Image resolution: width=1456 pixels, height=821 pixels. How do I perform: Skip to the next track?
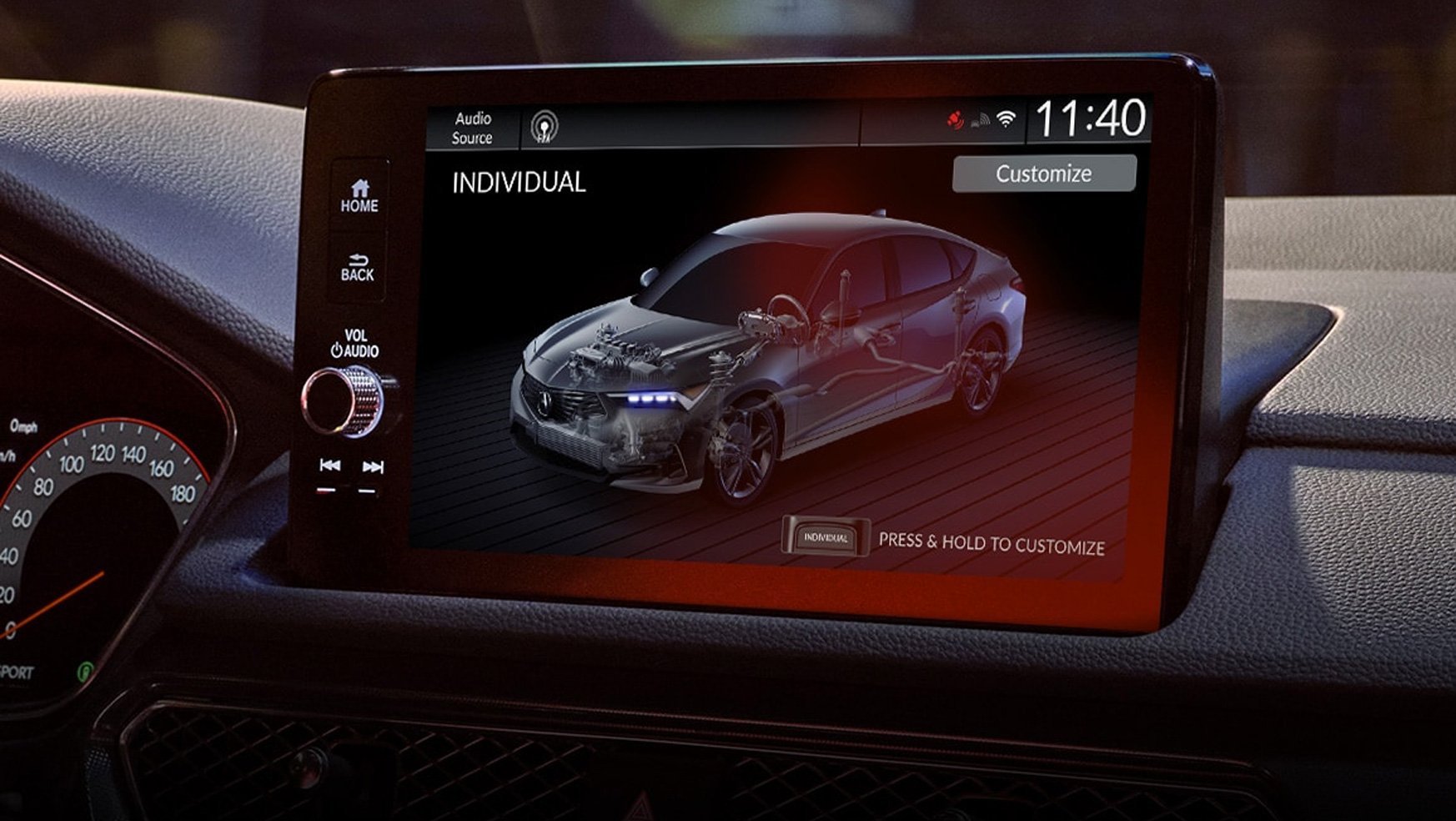[x=372, y=466]
